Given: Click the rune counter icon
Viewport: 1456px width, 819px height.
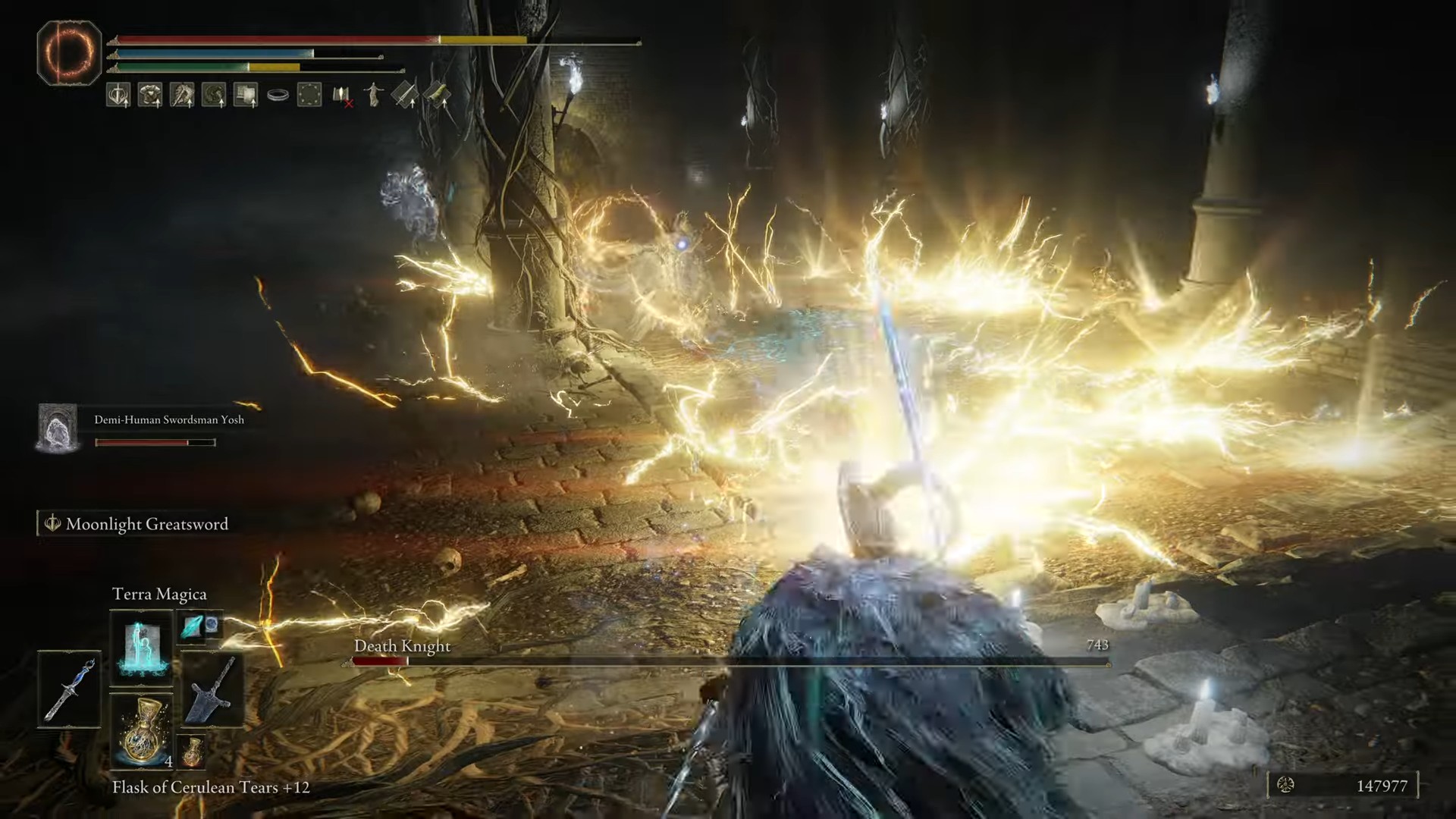Looking at the screenshot, I should 1285,786.
